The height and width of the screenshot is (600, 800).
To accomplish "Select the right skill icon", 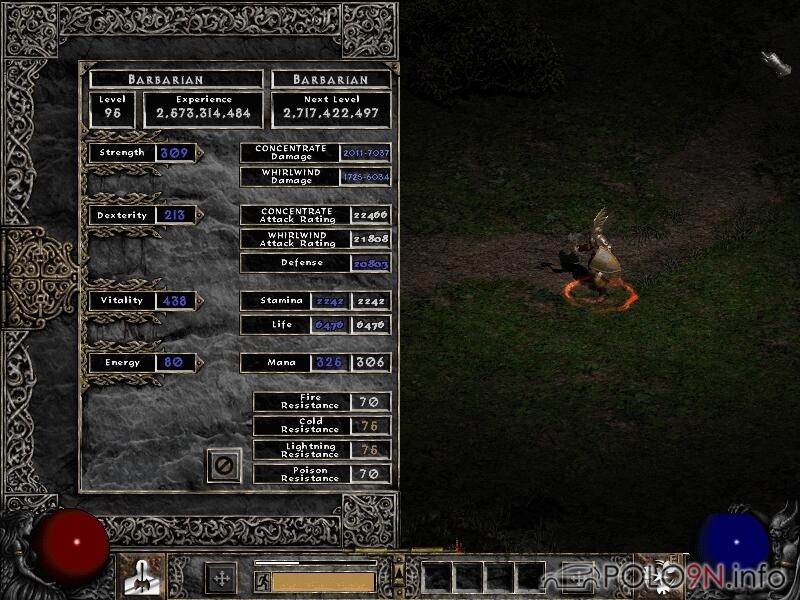I will click(660, 577).
